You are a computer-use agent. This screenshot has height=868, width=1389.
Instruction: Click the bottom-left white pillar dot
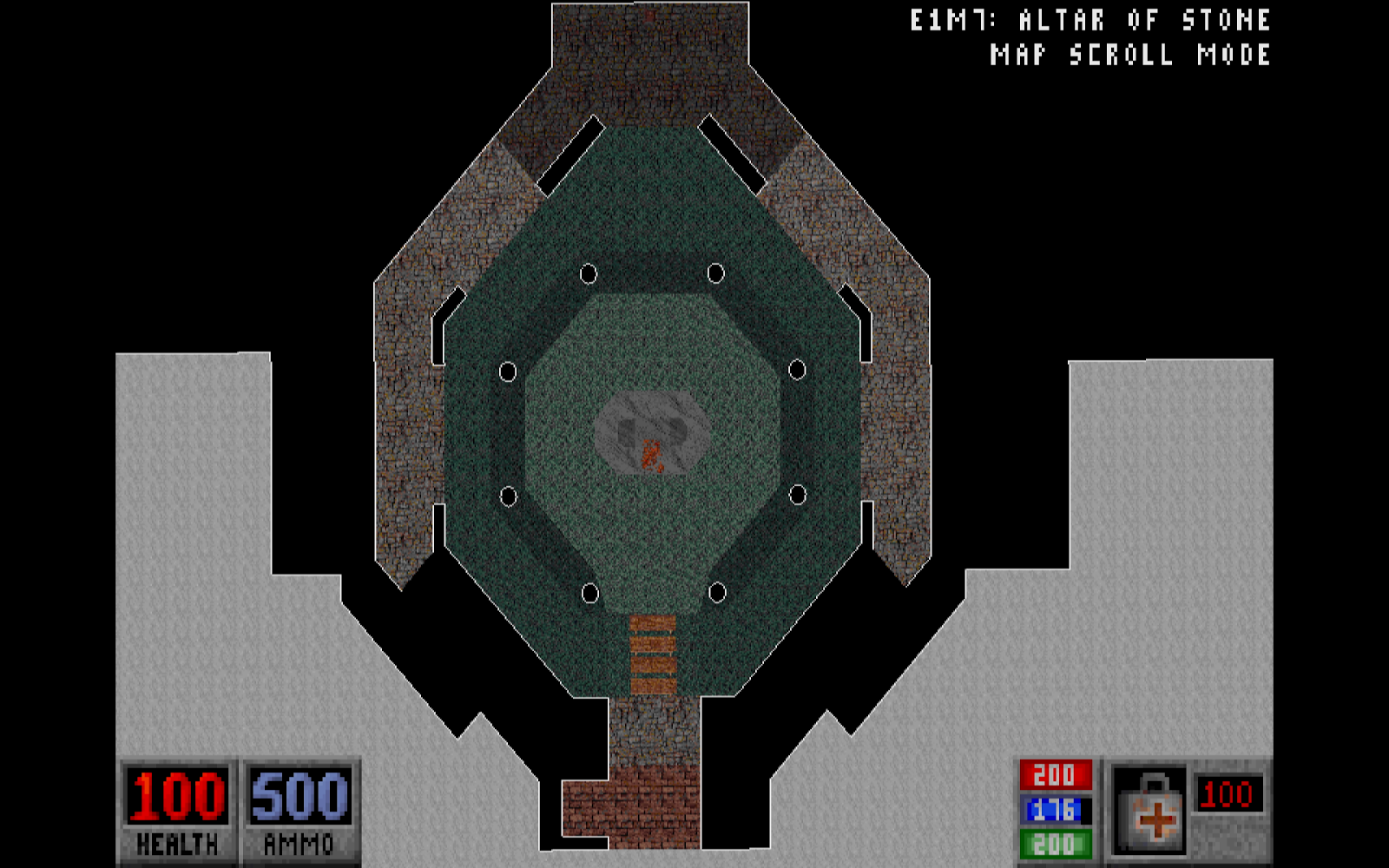(589, 593)
